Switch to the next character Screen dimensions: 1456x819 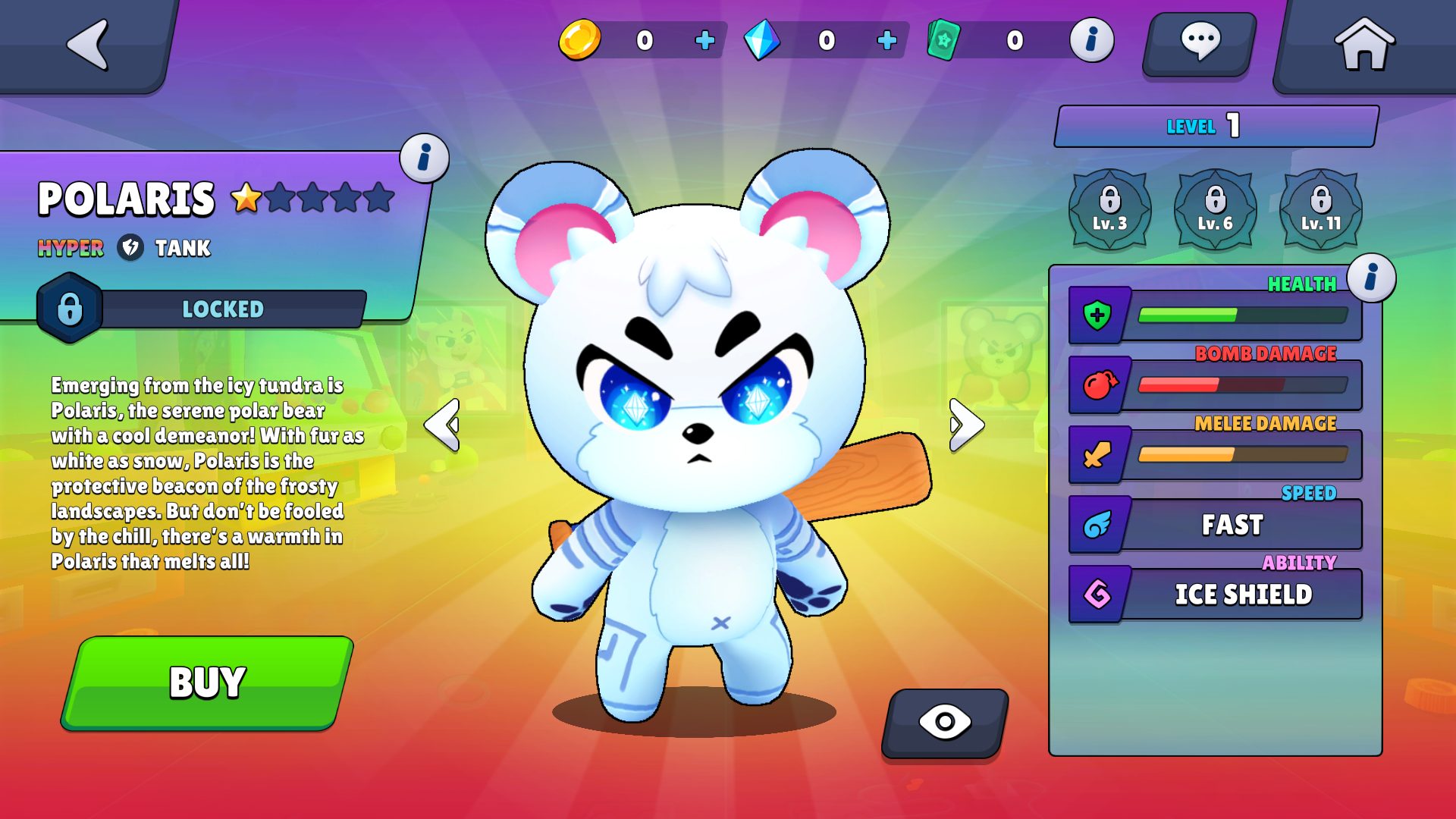point(966,425)
